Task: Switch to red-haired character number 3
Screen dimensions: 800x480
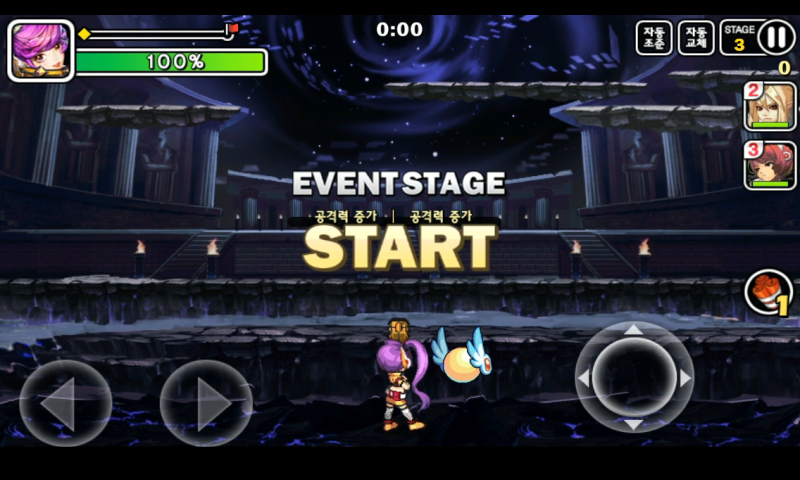Action: pyautogui.click(x=770, y=166)
